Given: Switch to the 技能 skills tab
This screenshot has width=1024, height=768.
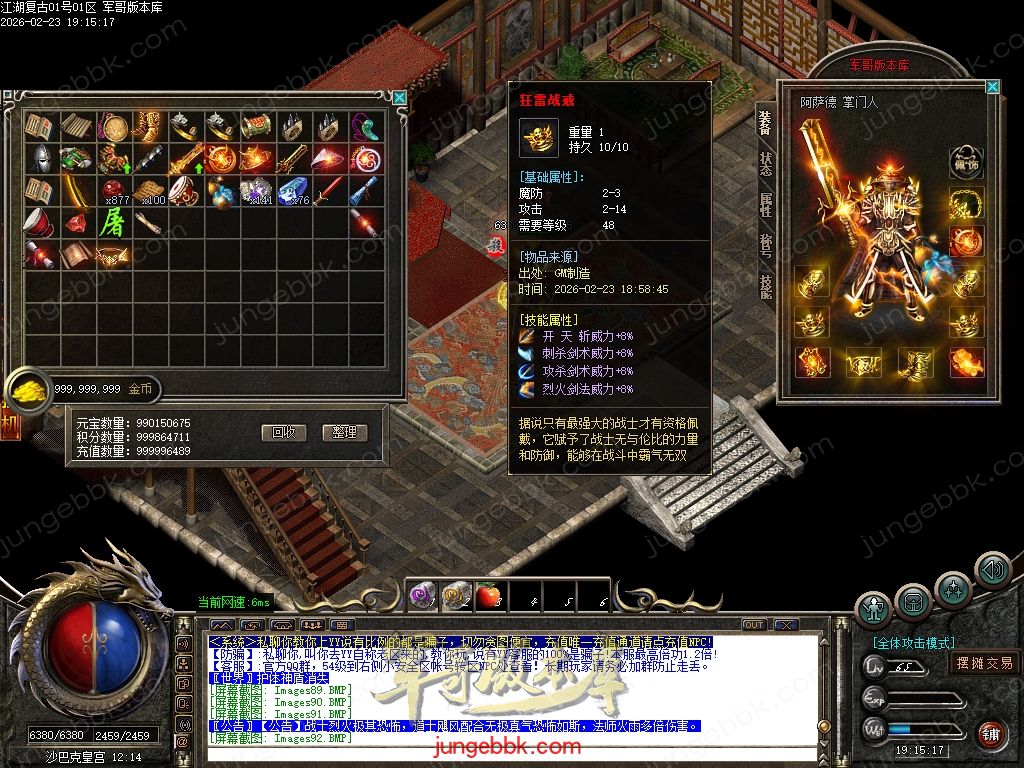Looking at the screenshot, I should pos(766,286).
